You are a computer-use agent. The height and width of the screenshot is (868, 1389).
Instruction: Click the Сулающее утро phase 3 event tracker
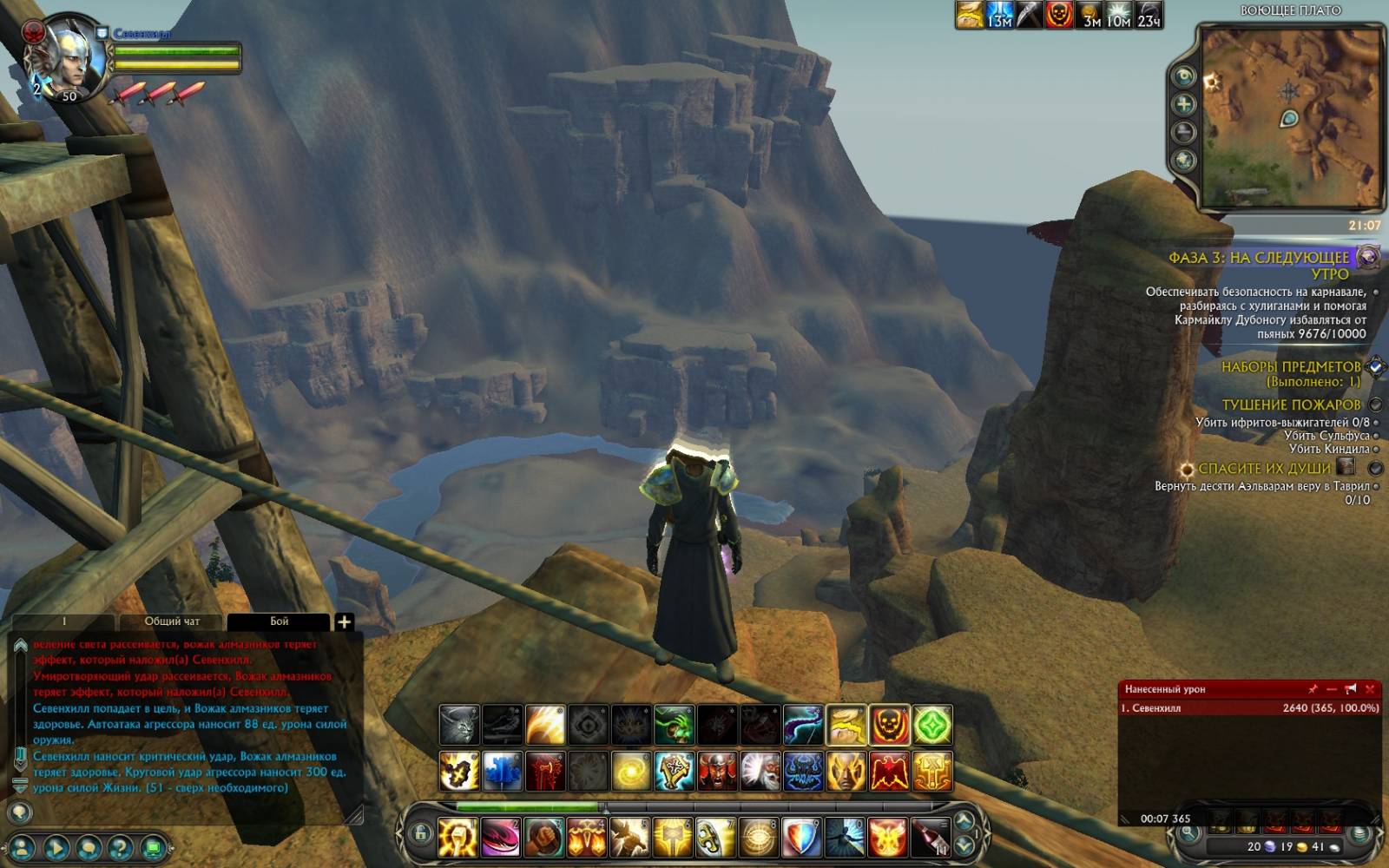(1259, 265)
